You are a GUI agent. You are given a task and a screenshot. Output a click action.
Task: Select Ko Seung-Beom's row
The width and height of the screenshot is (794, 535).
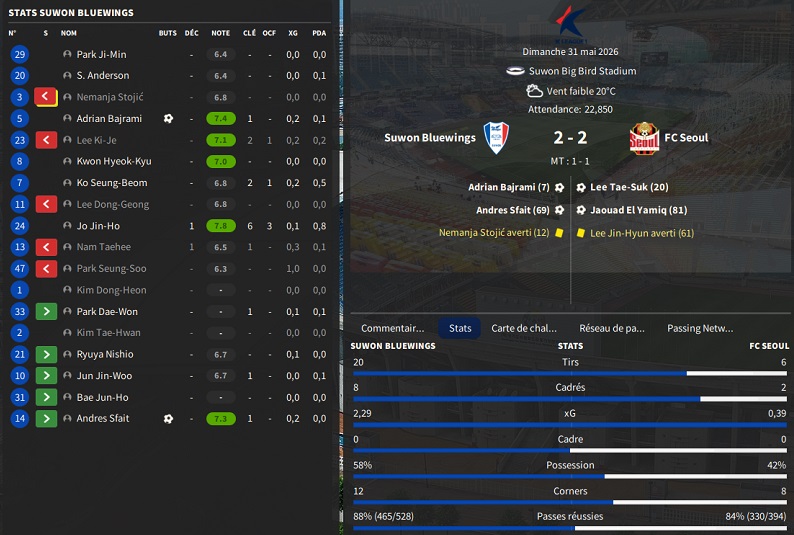112,183
